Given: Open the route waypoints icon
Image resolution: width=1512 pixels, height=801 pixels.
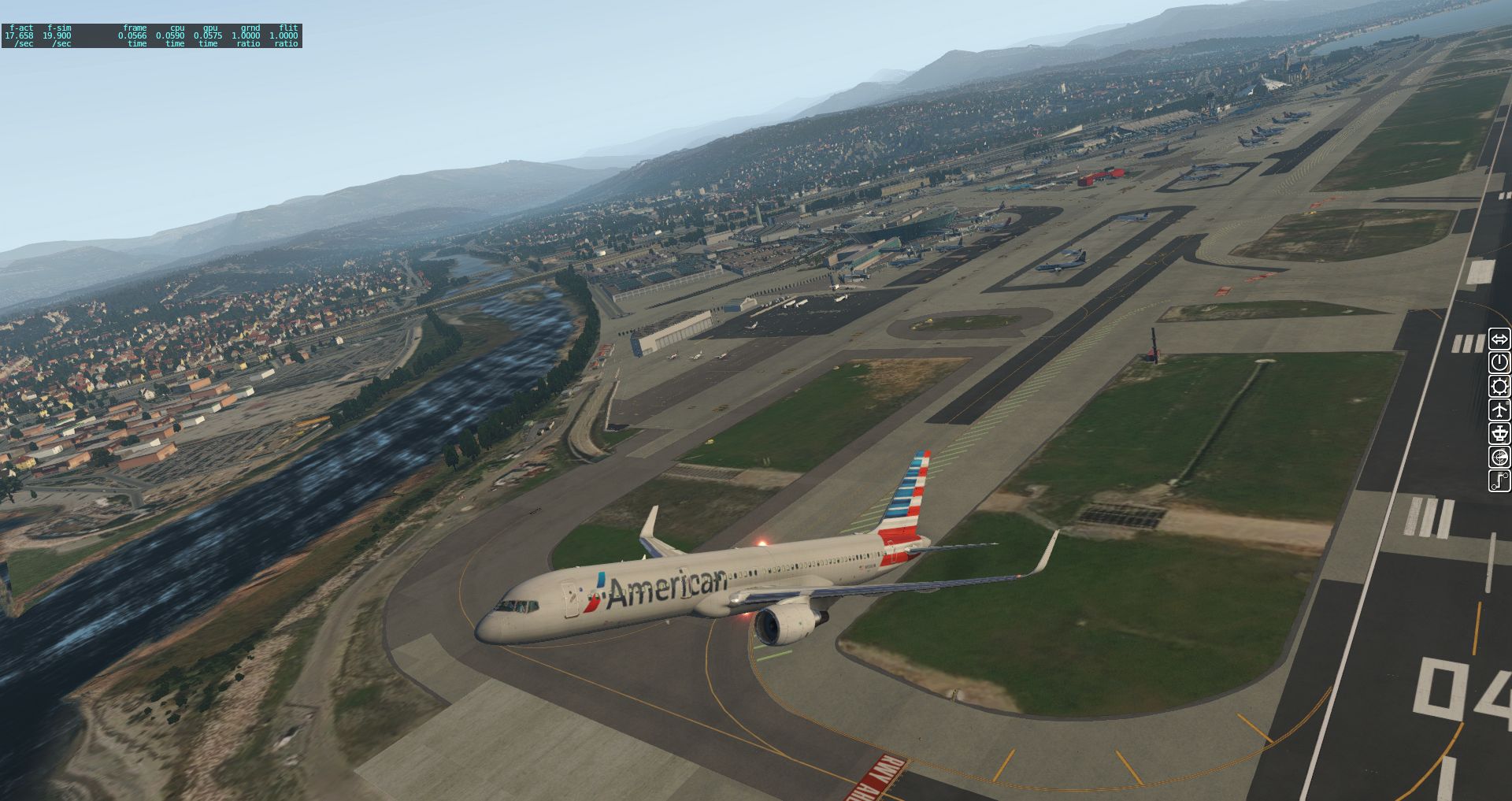Looking at the screenshot, I should pyautogui.click(x=1499, y=480).
